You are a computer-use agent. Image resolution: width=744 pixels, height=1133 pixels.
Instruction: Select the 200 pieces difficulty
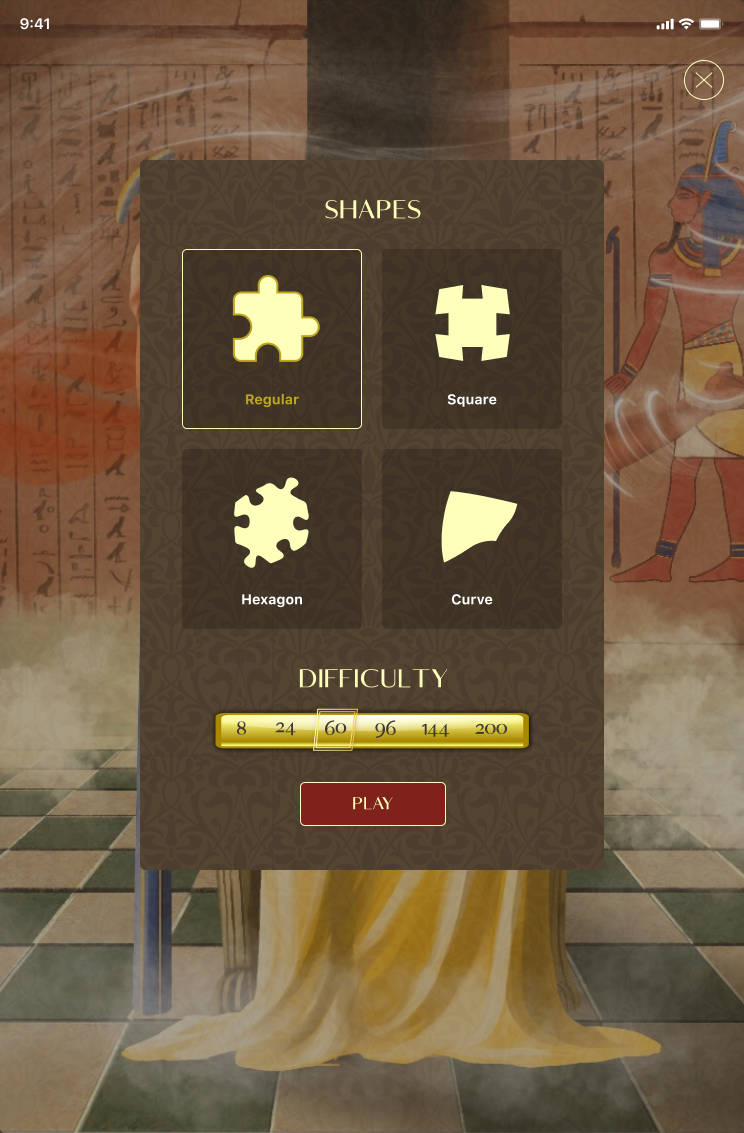pyautogui.click(x=491, y=729)
